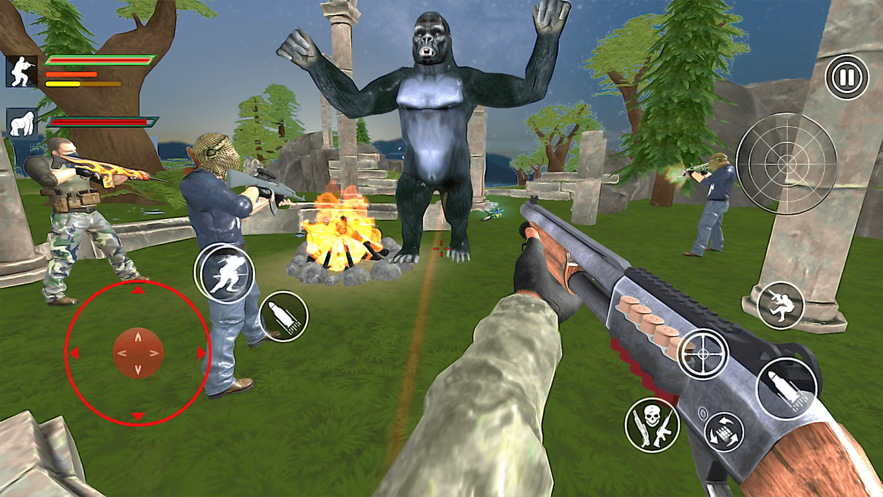Switch weapons with the skull and guns icon
The height and width of the screenshot is (497, 883).
click(x=652, y=424)
